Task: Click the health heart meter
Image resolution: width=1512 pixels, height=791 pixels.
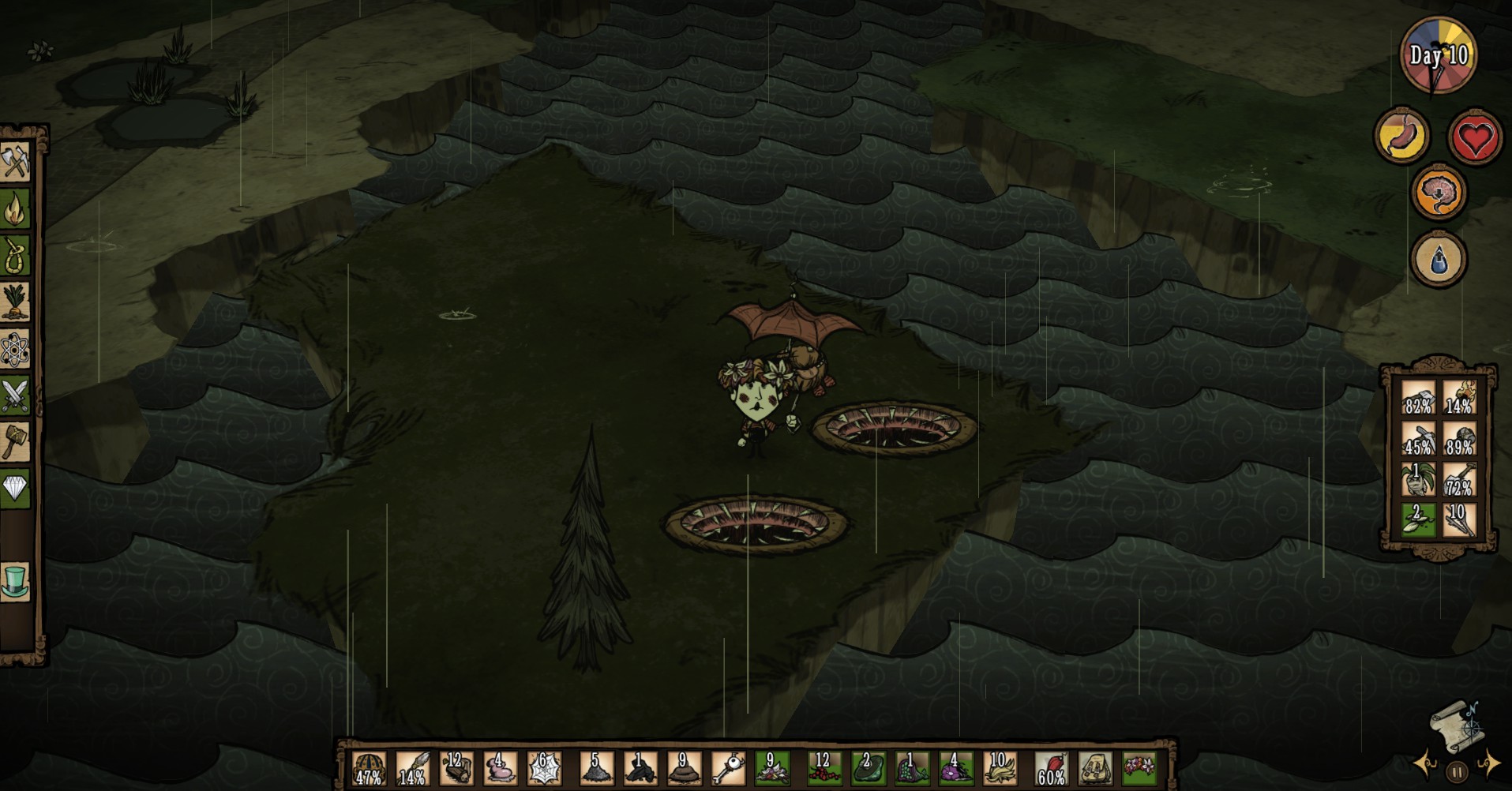Action: pyautogui.click(x=1473, y=136)
